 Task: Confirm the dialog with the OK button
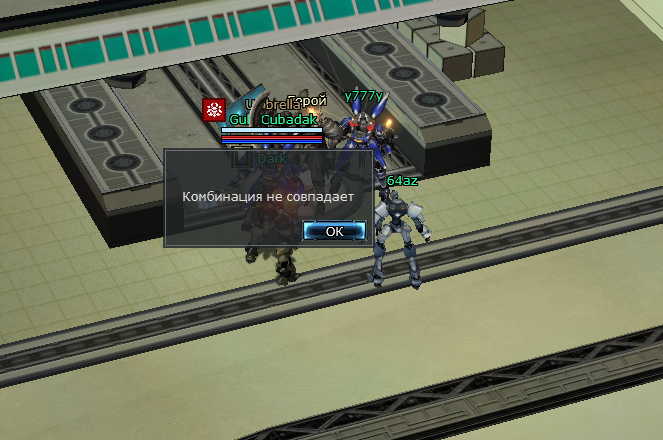pyautogui.click(x=334, y=231)
